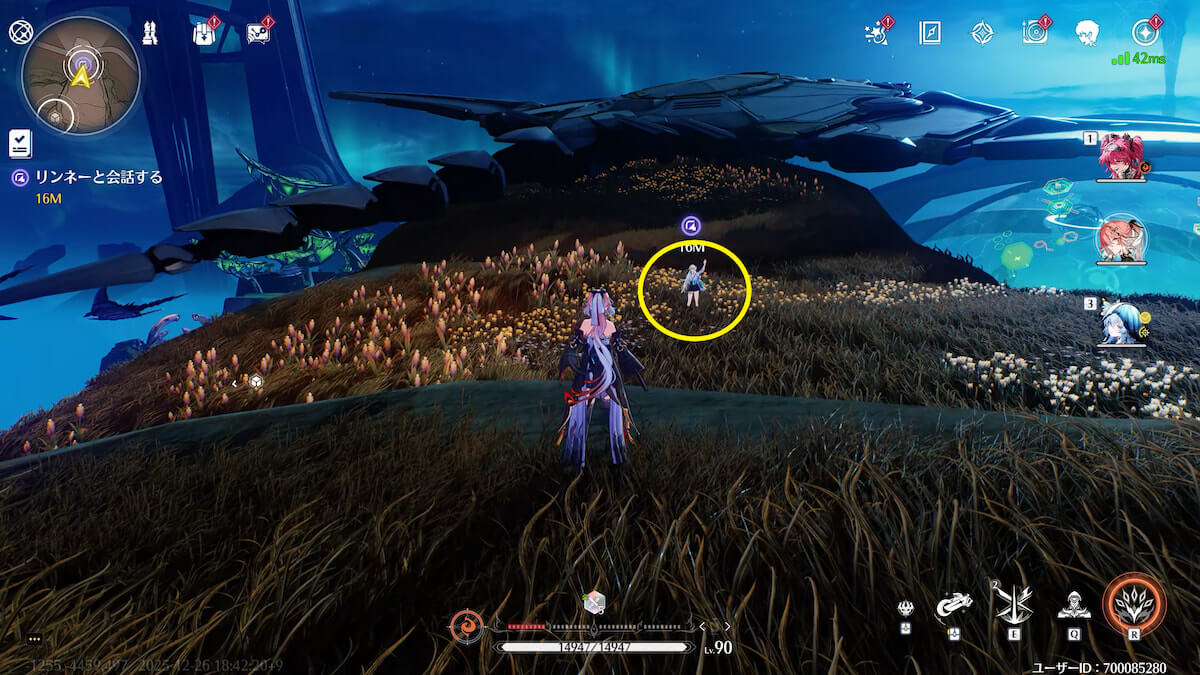This screenshot has width=1200, height=675.
Task: Open the backpack icon with alert
Action: (204, 33)
